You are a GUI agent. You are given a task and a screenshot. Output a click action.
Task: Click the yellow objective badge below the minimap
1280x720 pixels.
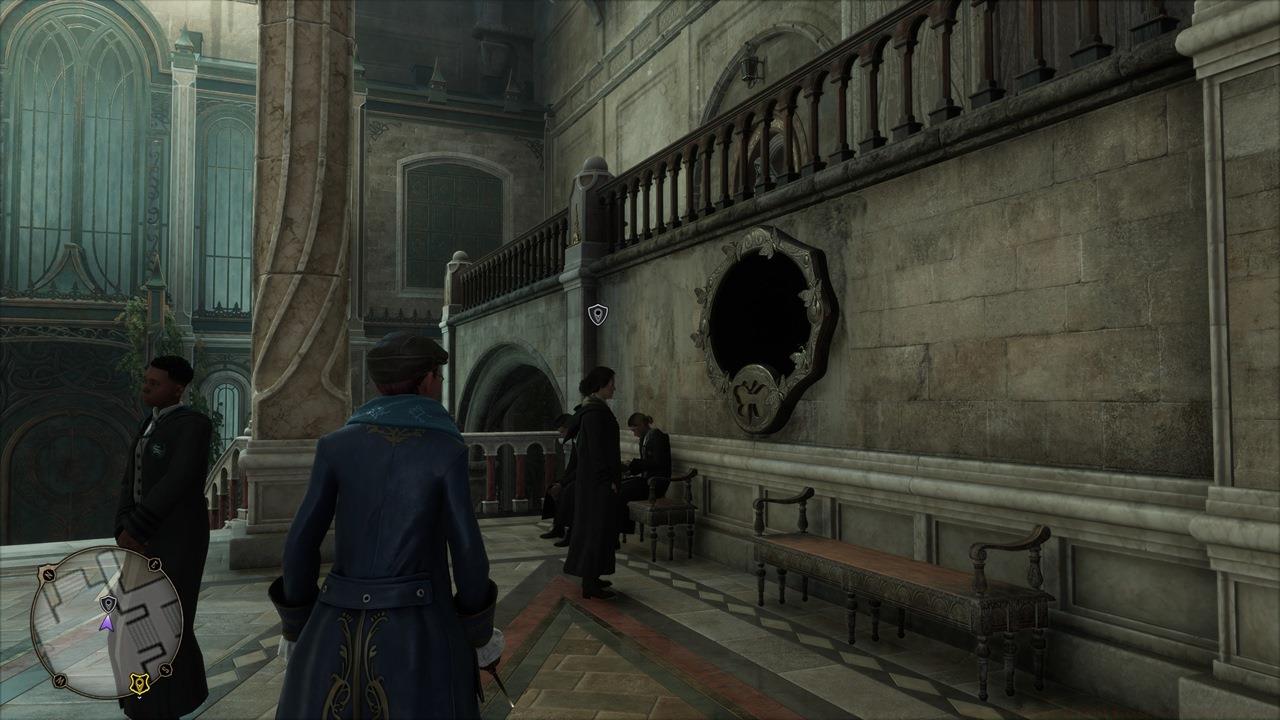140,681
